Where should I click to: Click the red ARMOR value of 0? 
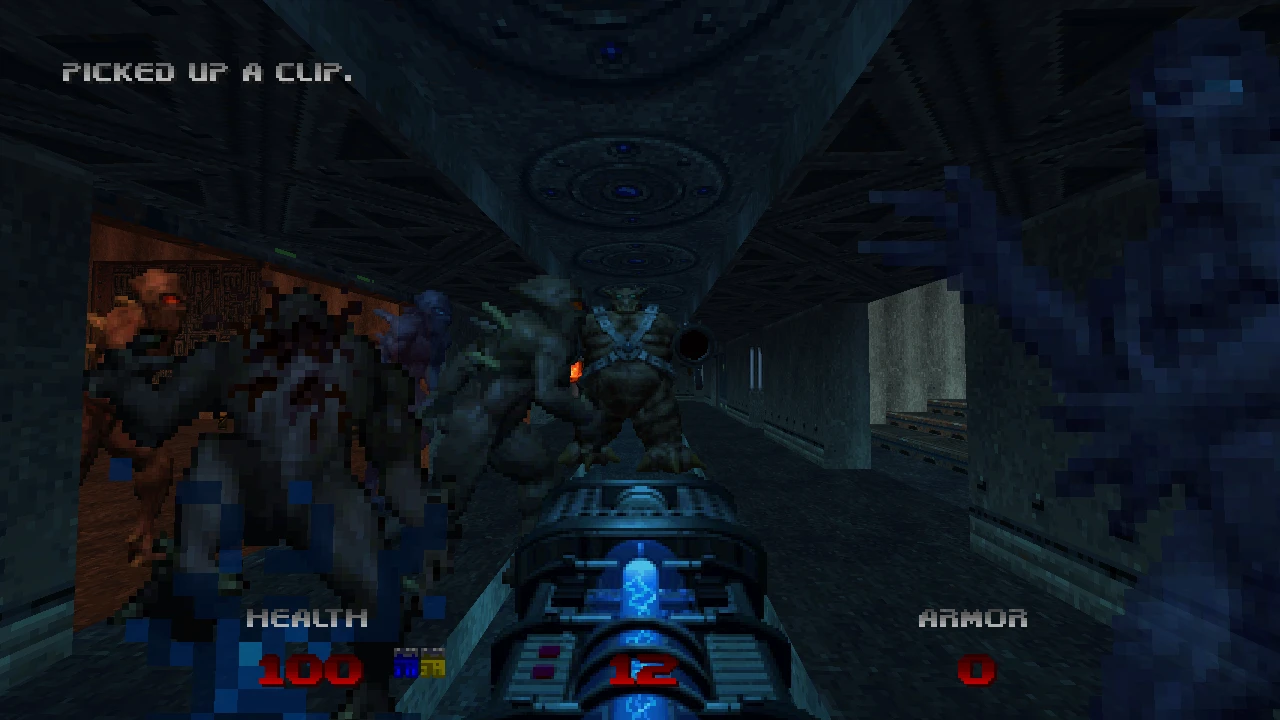[977, 670]
